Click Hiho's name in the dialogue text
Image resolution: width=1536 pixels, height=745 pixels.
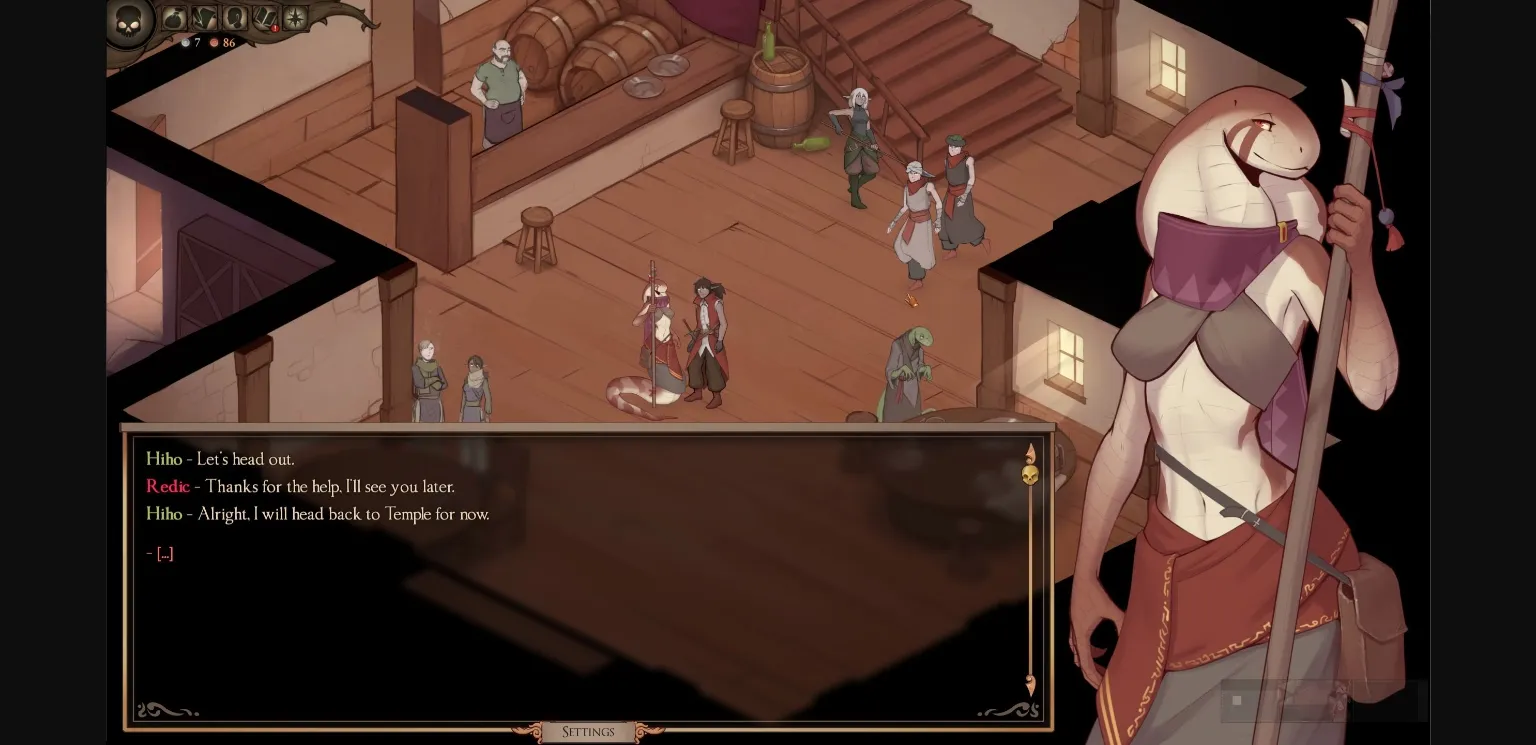[x=164, y=459]
